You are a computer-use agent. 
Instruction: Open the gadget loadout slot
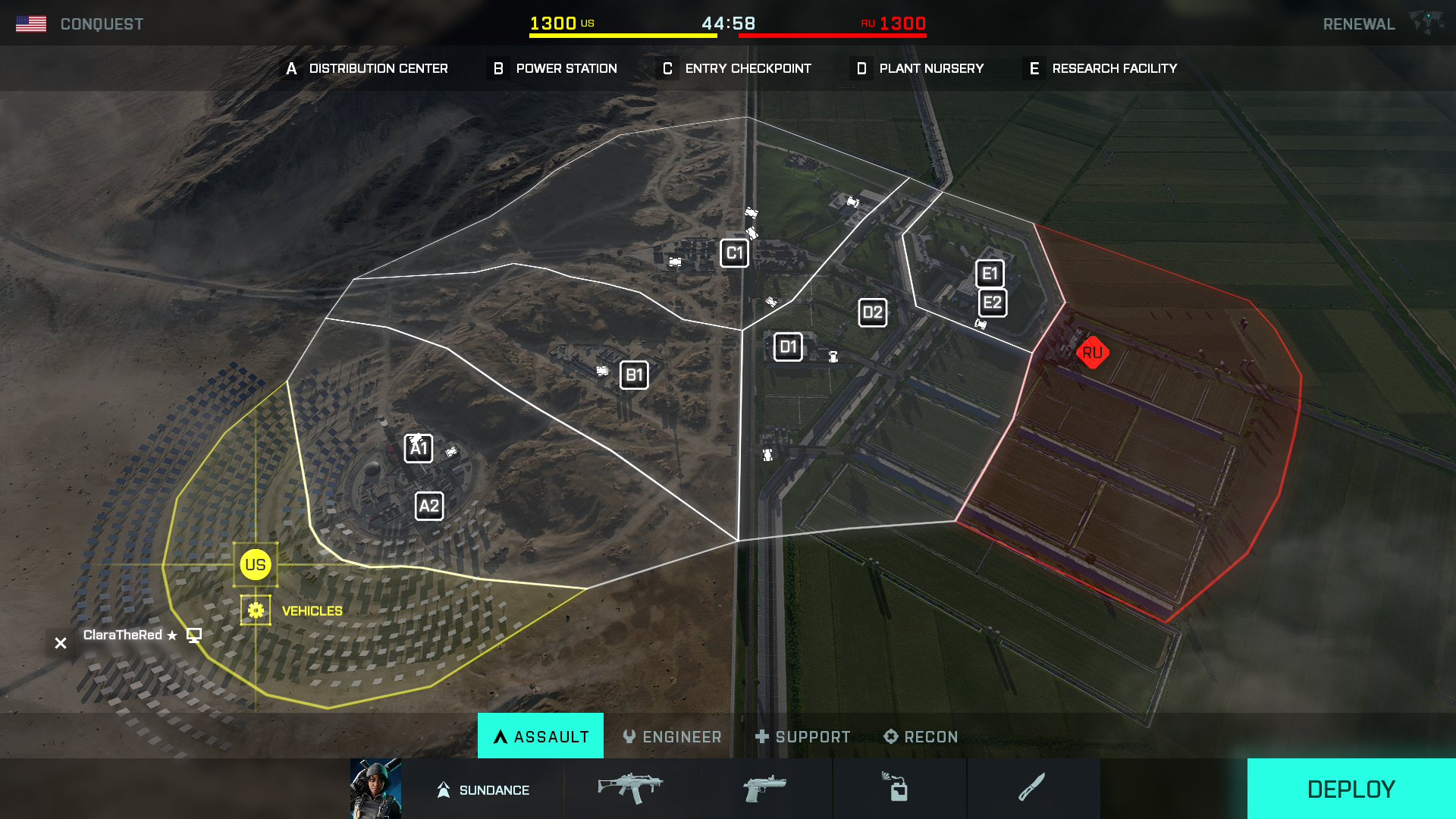pyautogui.click(x=899, y=789)
